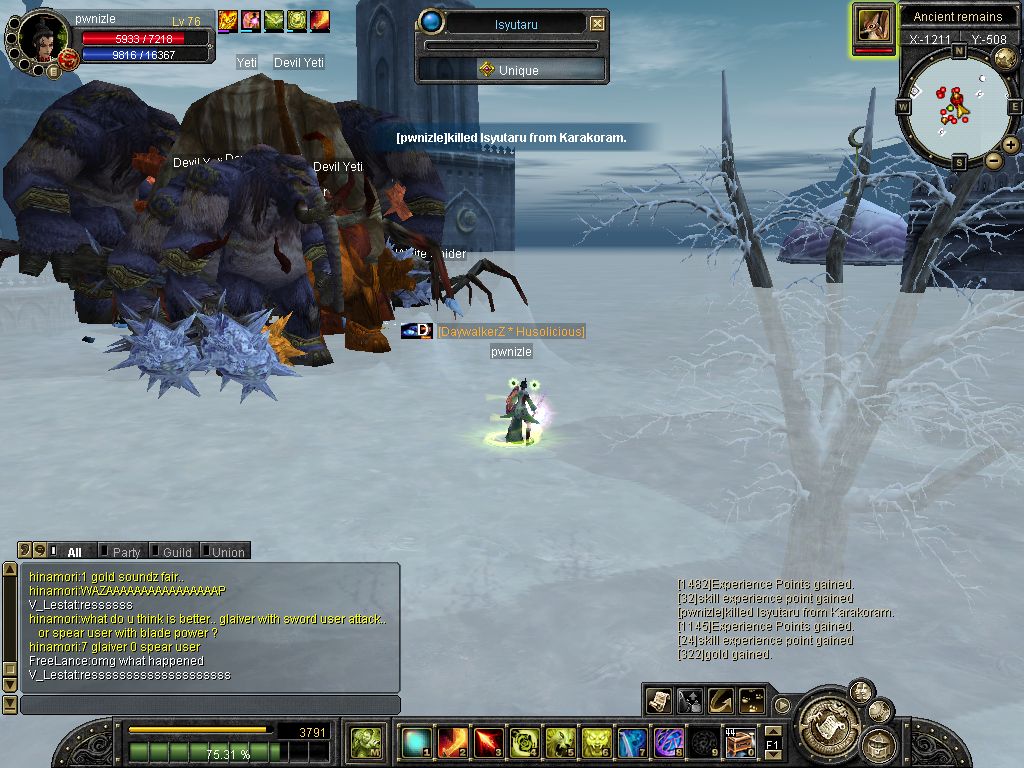Close the Isyutaru target window
Screen dimensions: 1024x768
click(597, 23)
